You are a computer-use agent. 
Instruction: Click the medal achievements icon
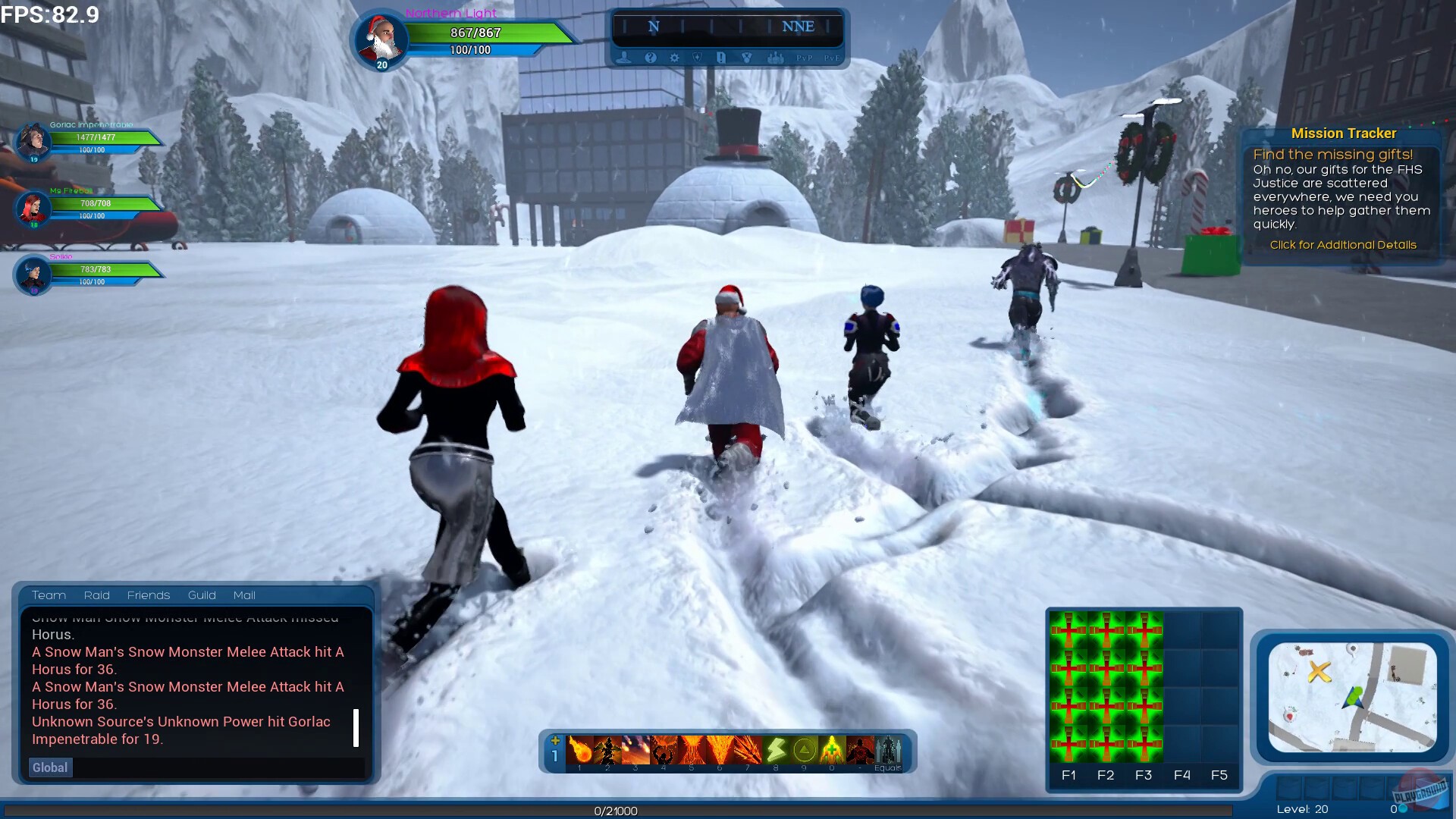748,58
